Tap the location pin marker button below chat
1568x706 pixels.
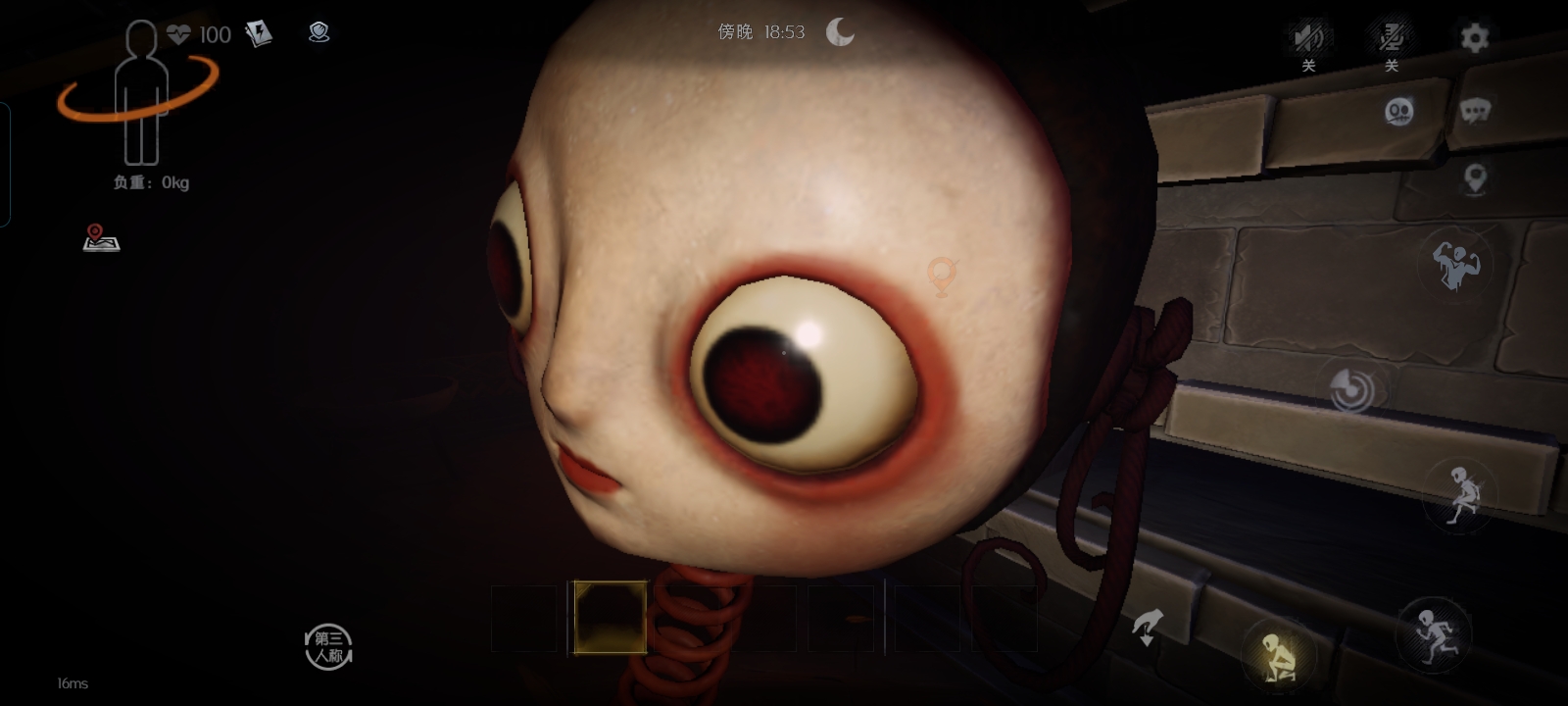click(1475, 178)
